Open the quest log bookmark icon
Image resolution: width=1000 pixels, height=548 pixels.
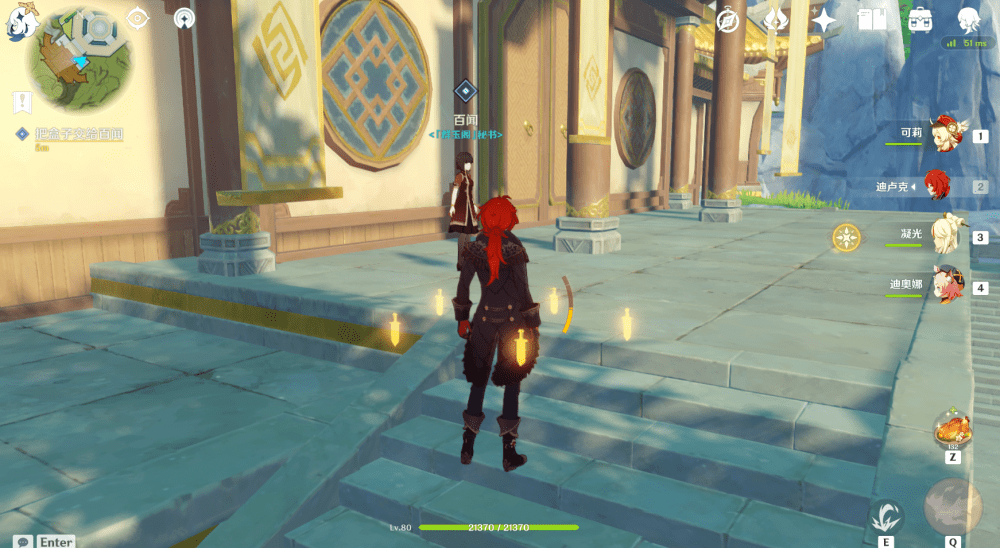(x=20, y=101)
